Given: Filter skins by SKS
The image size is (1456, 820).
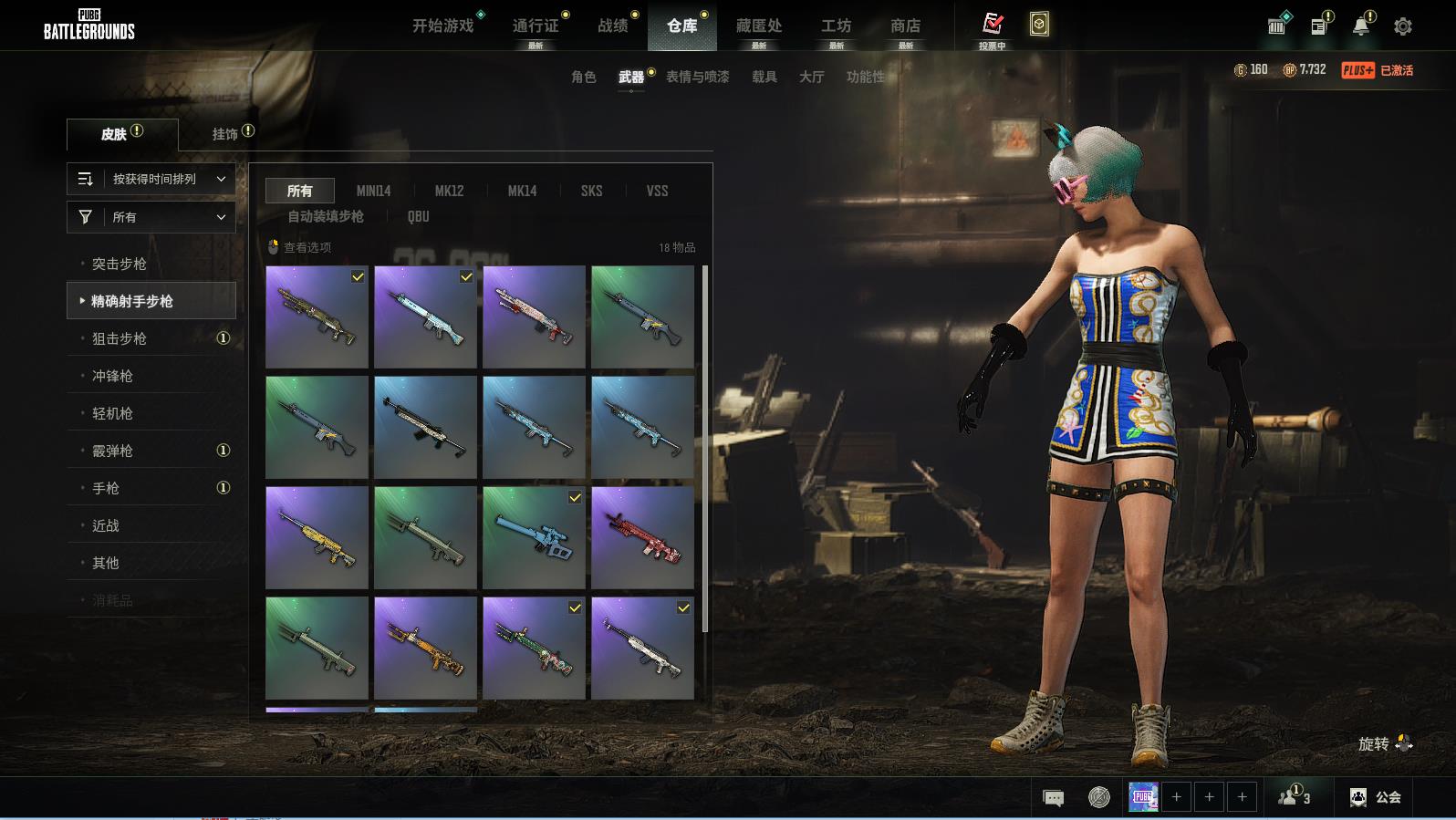Looking at the screenshot, I should point(591,191).
